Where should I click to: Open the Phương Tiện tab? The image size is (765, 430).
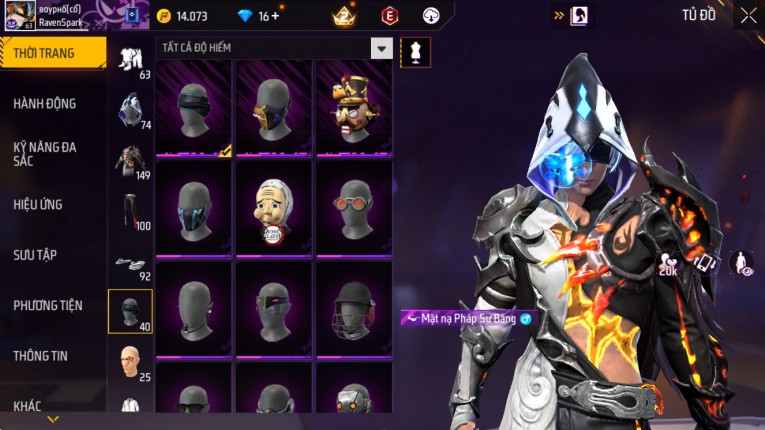pos(48,305)
